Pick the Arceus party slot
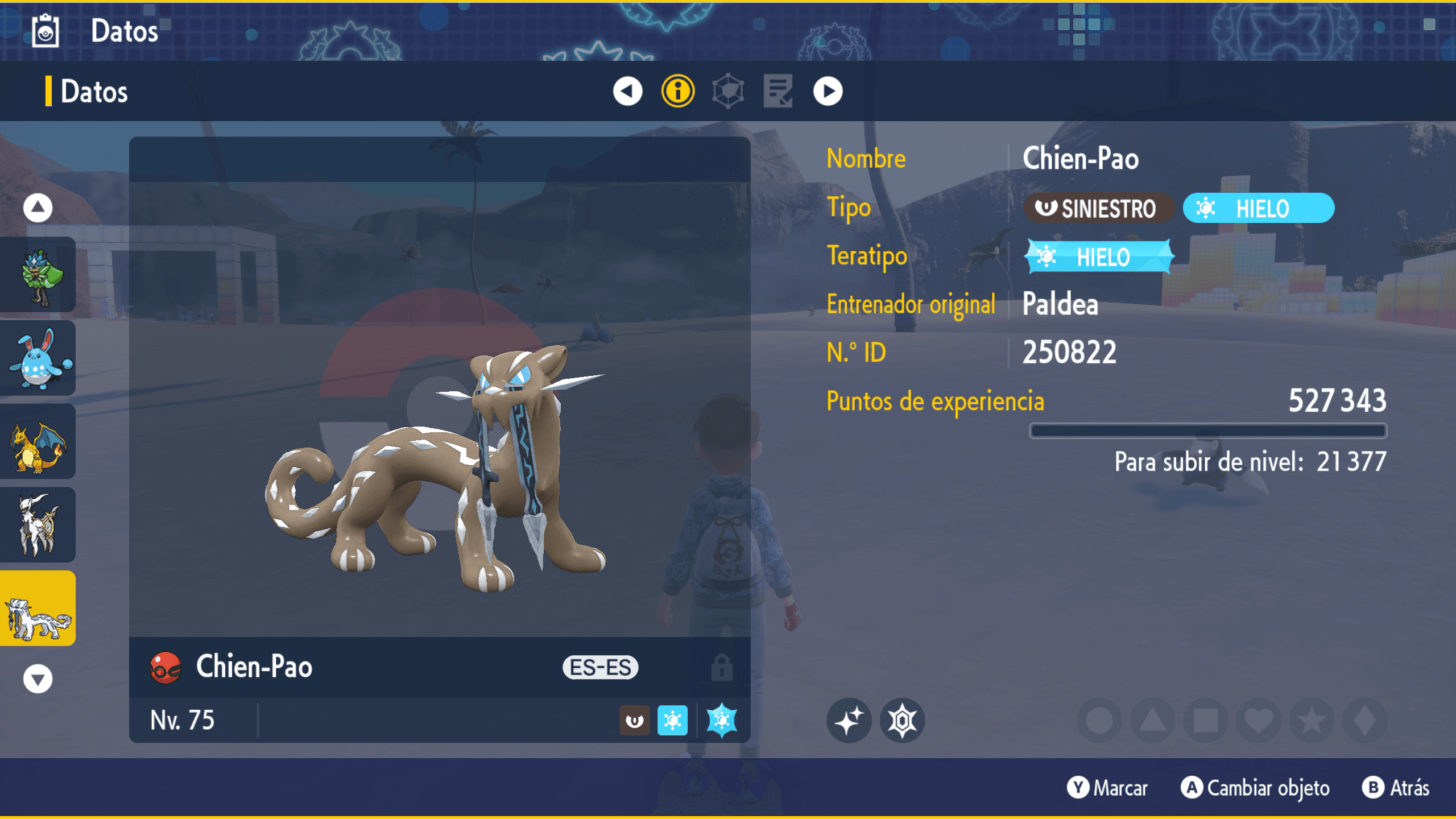The width and height of the screenshot is (1456, 819). point(38,525)
